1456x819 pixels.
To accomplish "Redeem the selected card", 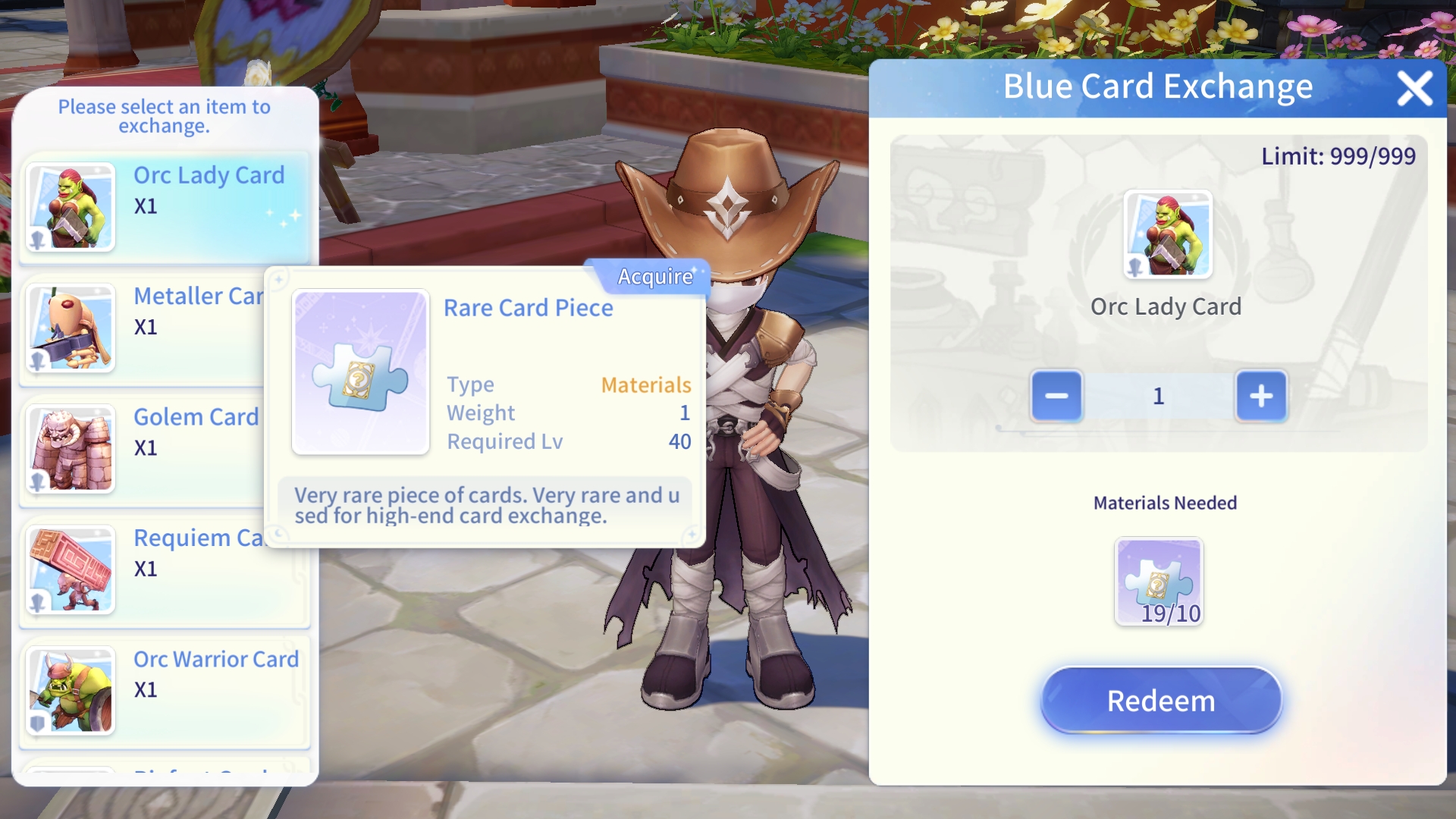I will tap(1160, 701).
